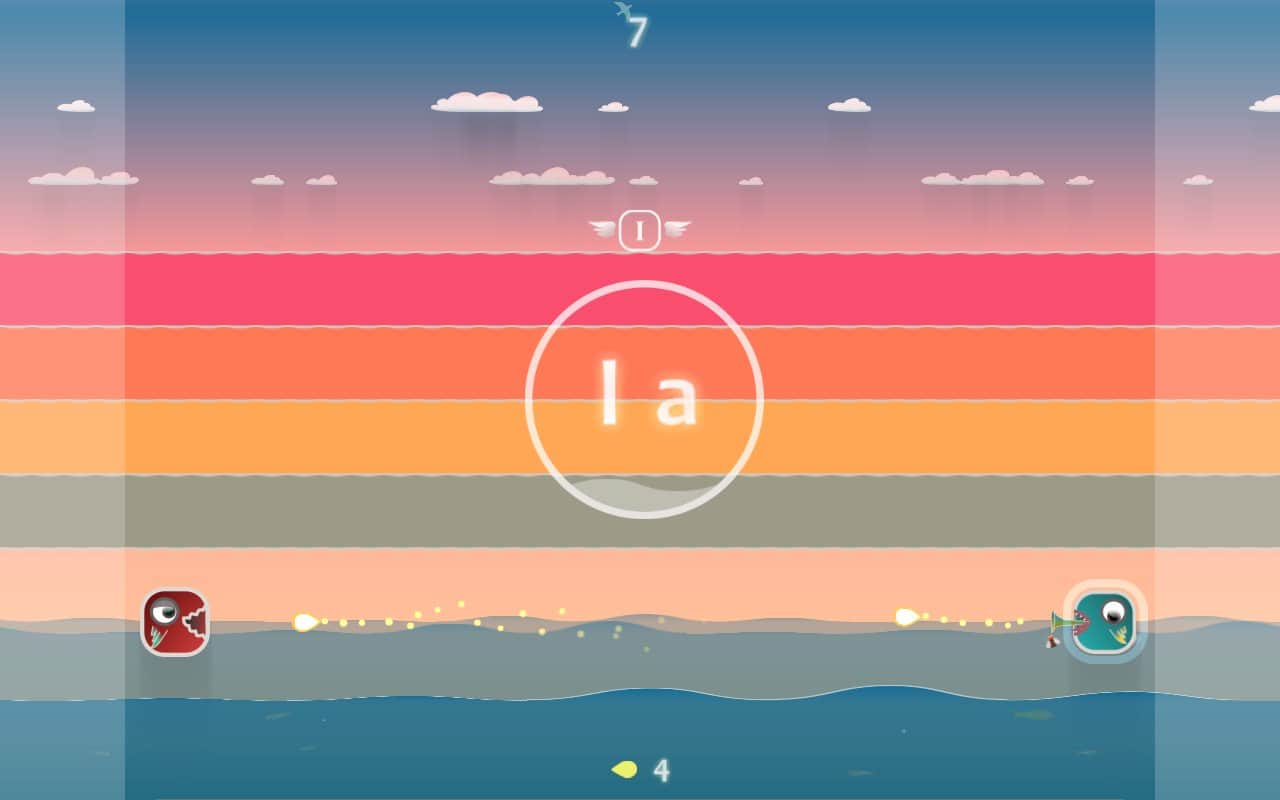The height and width of the screenshot is (800, 1280).
Task: Expand the left edge side panel
Action: (60, 400)
